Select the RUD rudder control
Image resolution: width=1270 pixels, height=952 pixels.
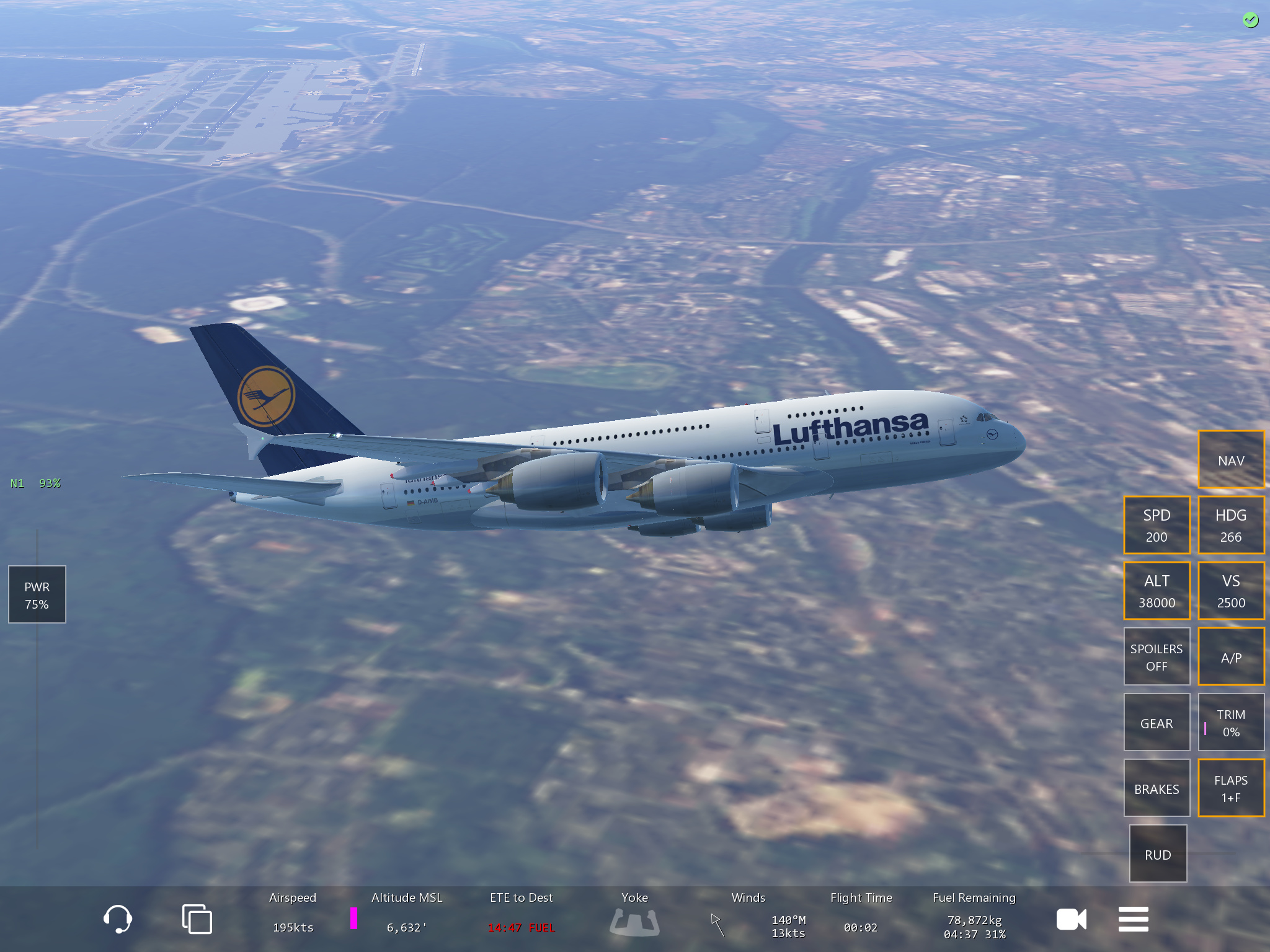pos(1158,853)
